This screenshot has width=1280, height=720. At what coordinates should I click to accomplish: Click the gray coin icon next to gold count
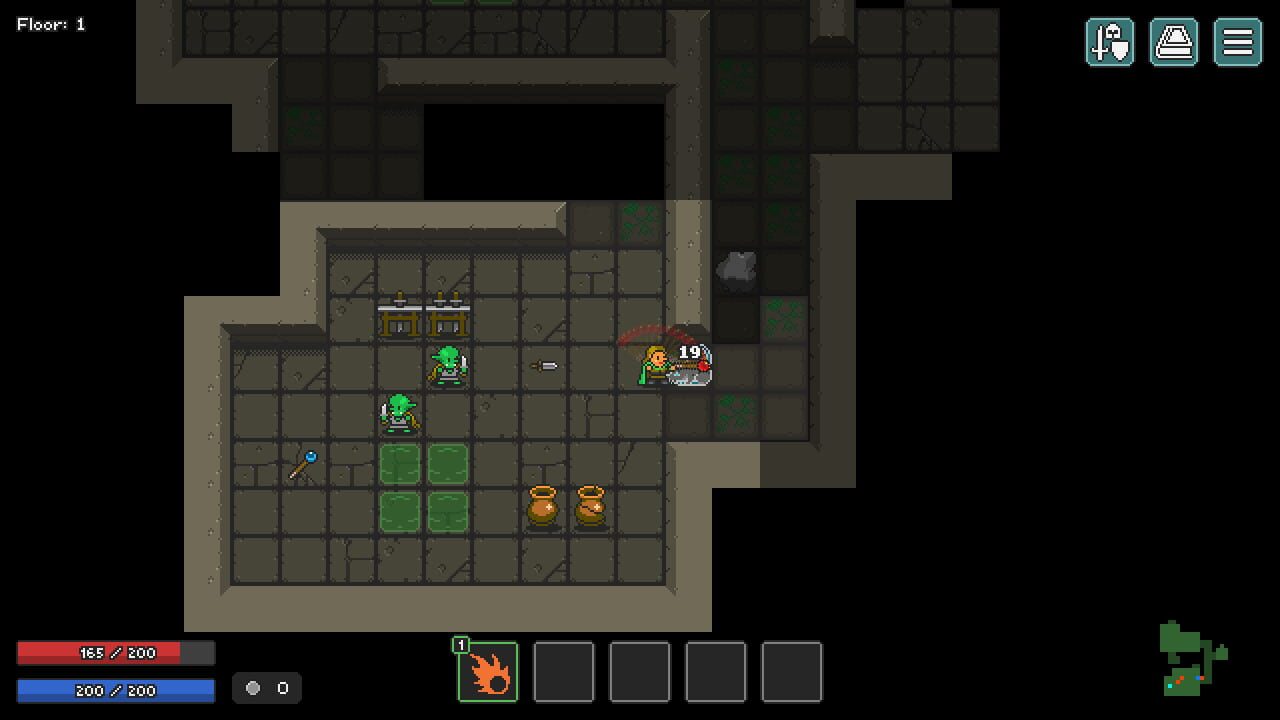point(250,688)
